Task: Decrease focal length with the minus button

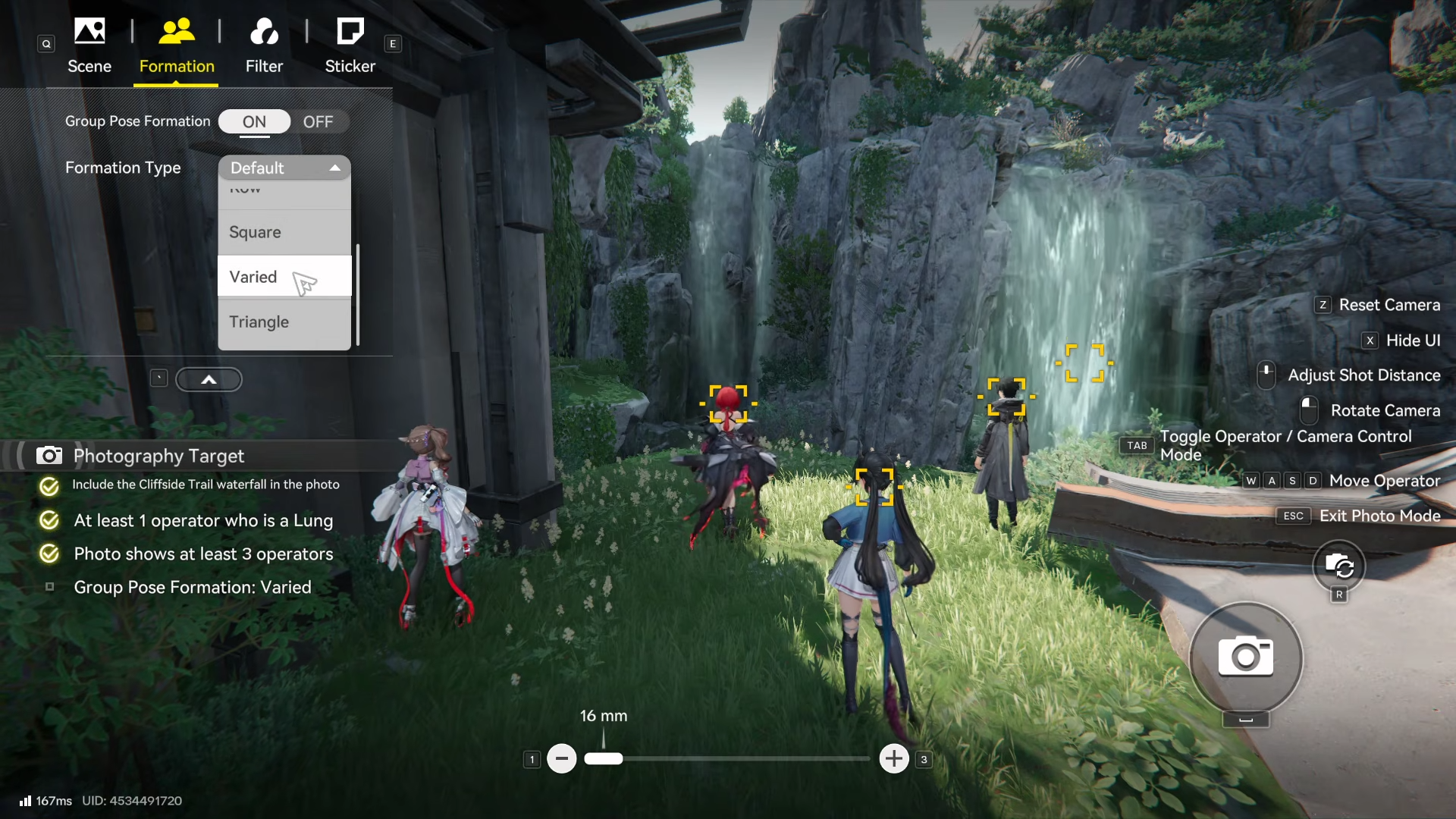Action: click(x=562, y=758)
